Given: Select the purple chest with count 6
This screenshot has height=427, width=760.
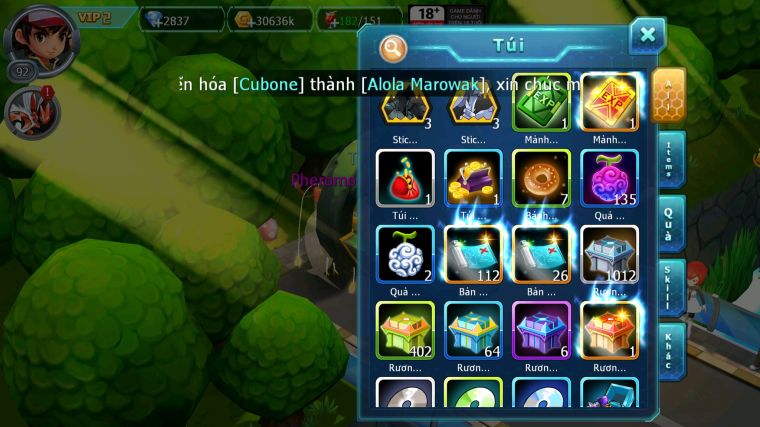Looking at the screenshot, I should [x=541, y=330].
